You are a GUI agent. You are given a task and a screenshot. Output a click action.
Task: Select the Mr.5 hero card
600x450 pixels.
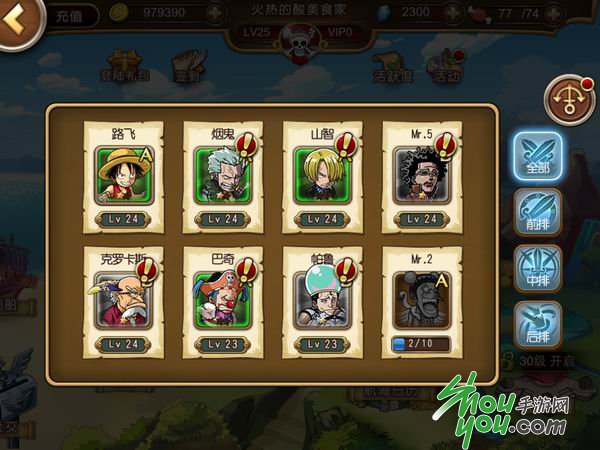[422, 178]
